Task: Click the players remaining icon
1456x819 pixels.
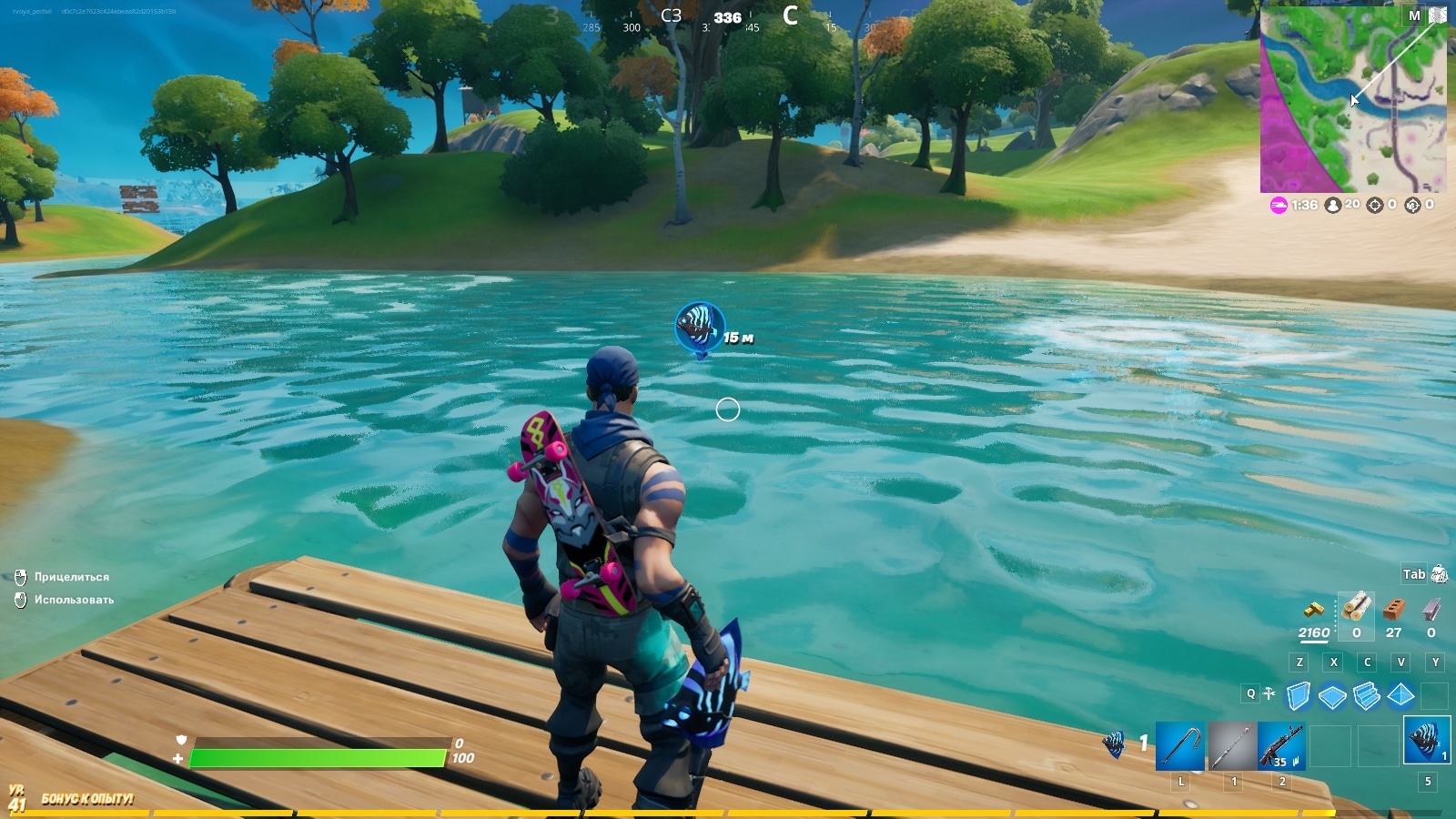Action: [x=1333, y=206]
